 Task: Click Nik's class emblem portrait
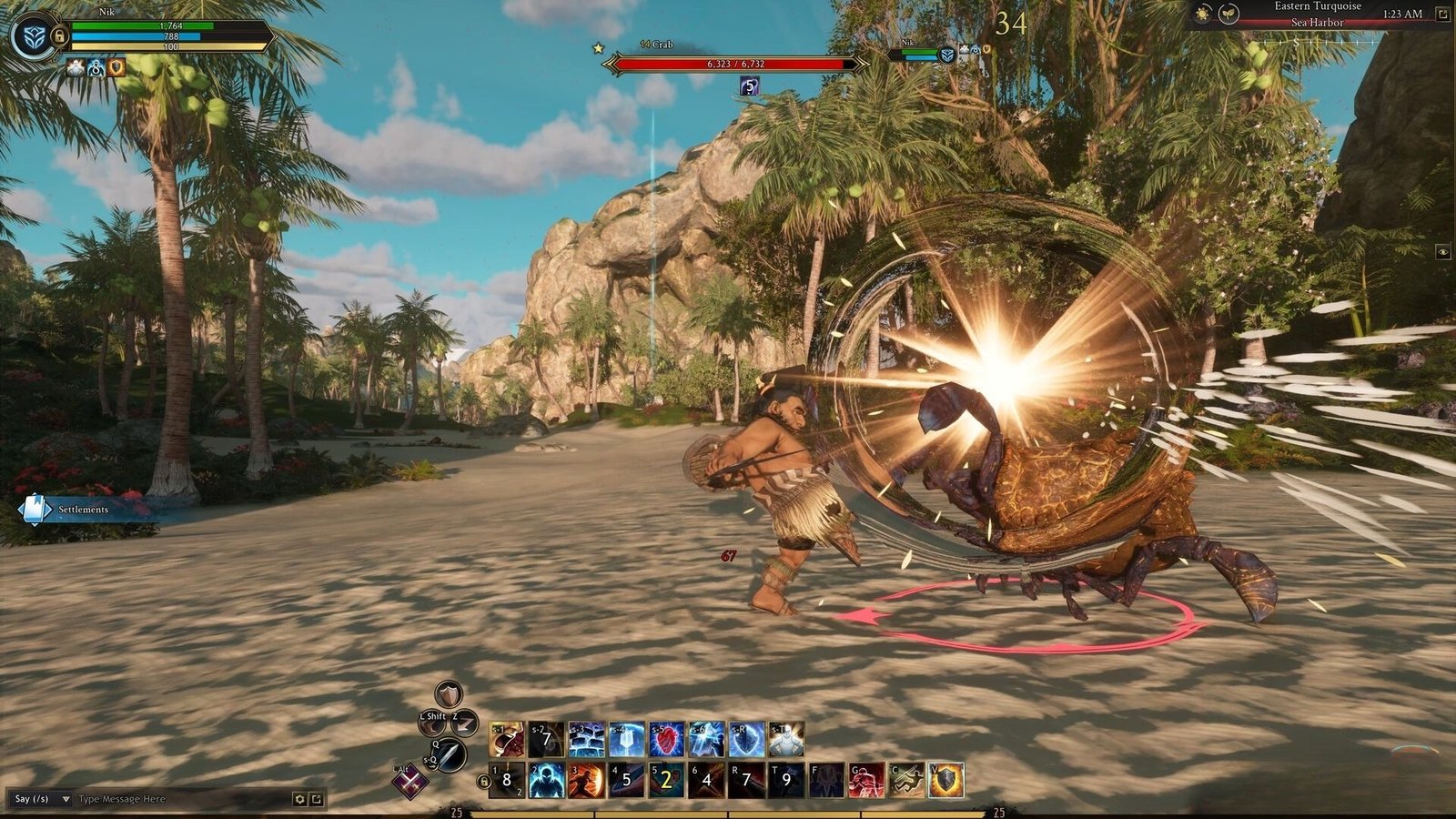coord(33,36)
